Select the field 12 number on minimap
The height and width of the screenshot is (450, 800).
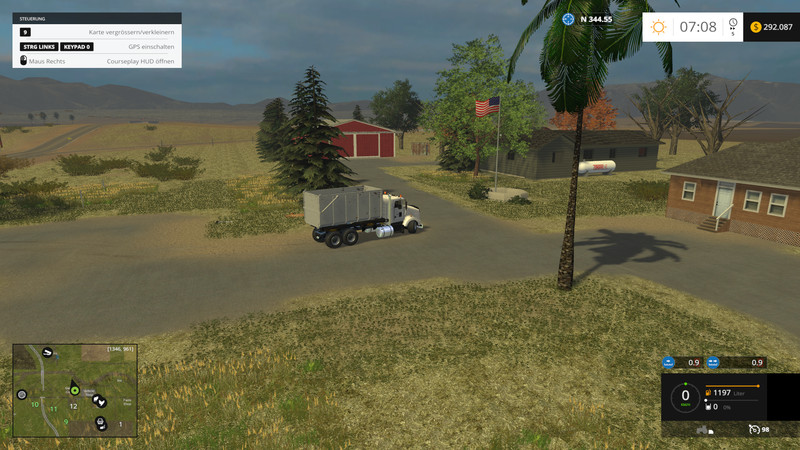click(x=73, y=406)
